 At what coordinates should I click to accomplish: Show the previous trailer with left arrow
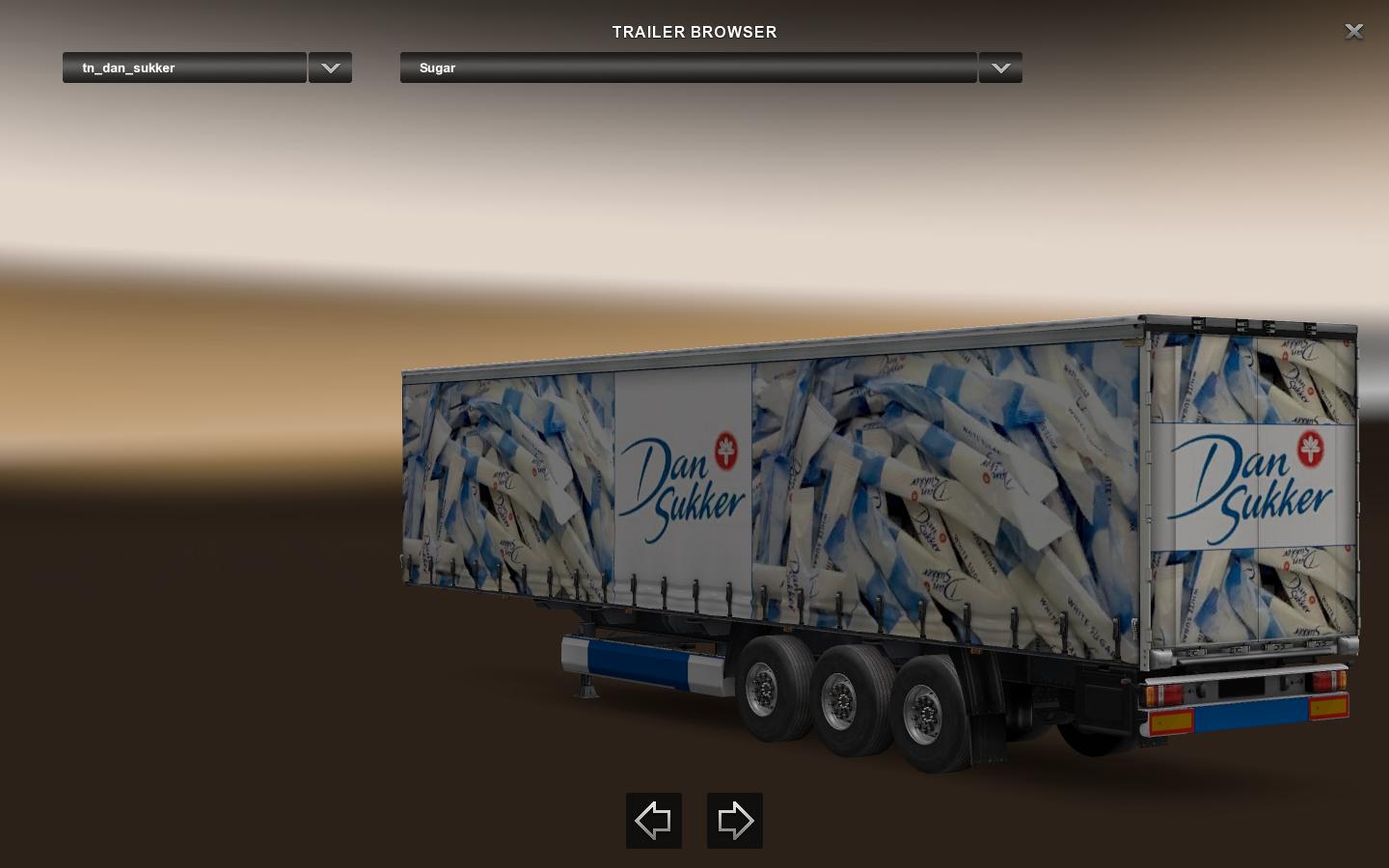point(654,821)
